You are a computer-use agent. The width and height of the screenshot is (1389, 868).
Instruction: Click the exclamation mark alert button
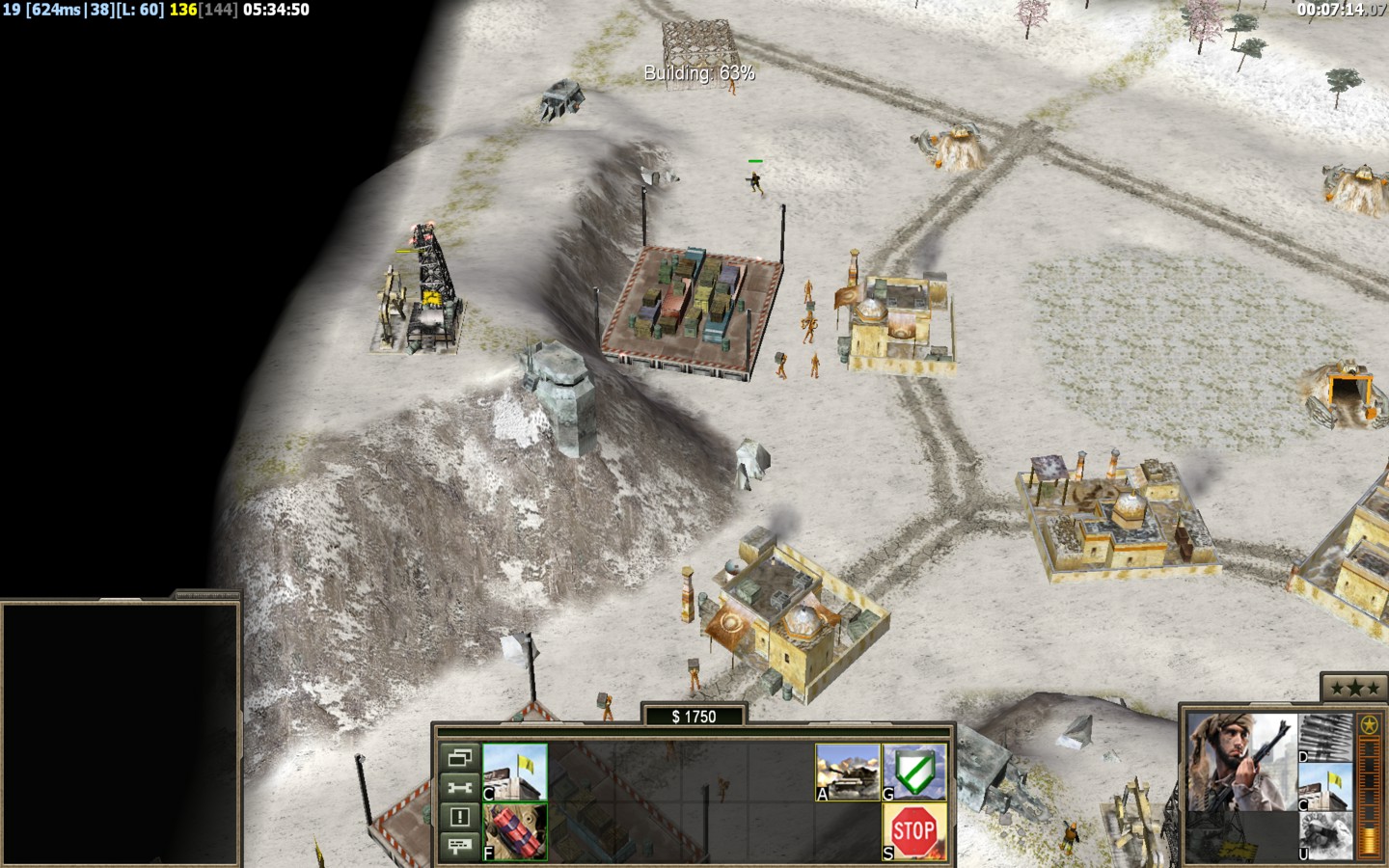point(459,817)
